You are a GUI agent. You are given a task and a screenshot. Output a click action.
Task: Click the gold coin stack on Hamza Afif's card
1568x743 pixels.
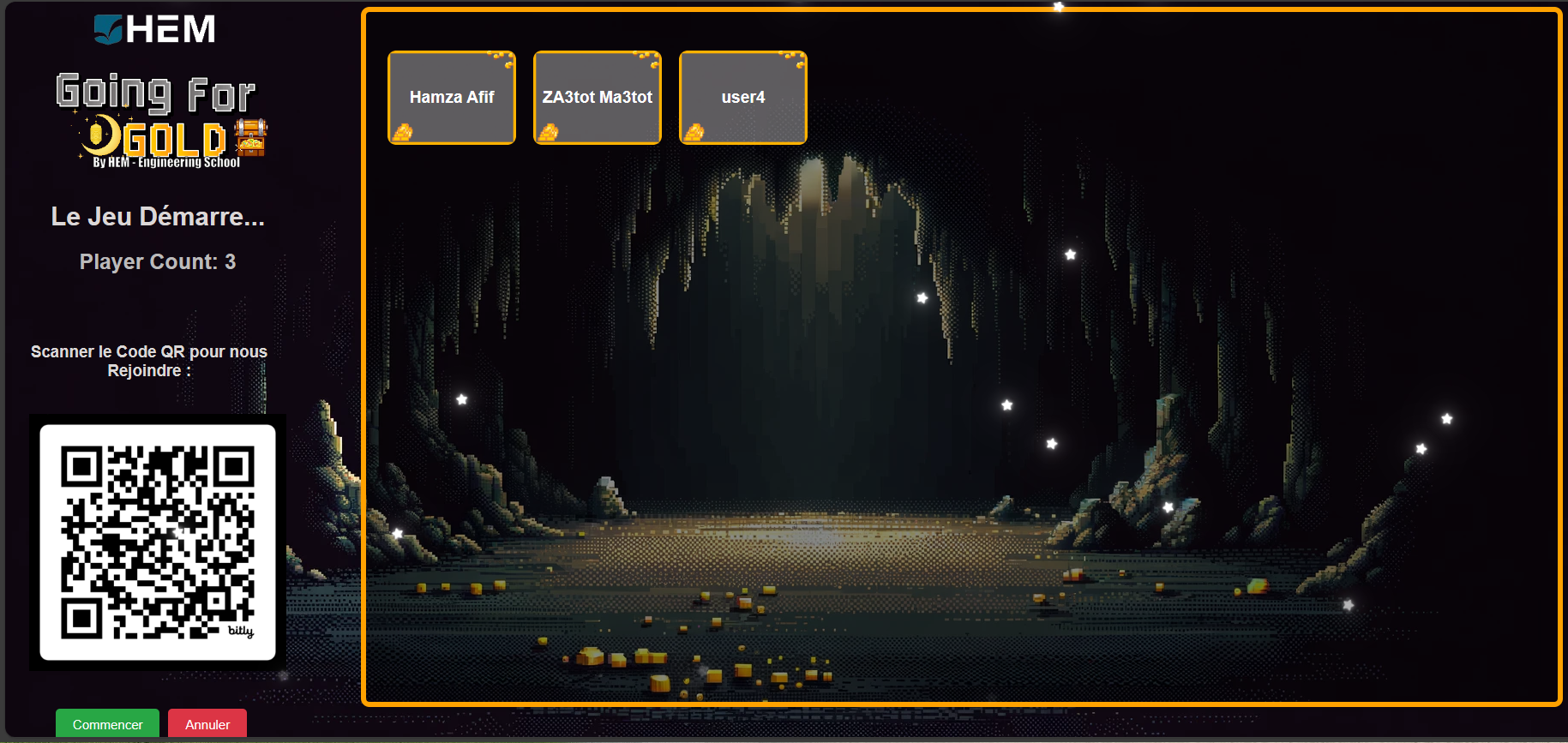pyautogui.click(x=403, y=130)
